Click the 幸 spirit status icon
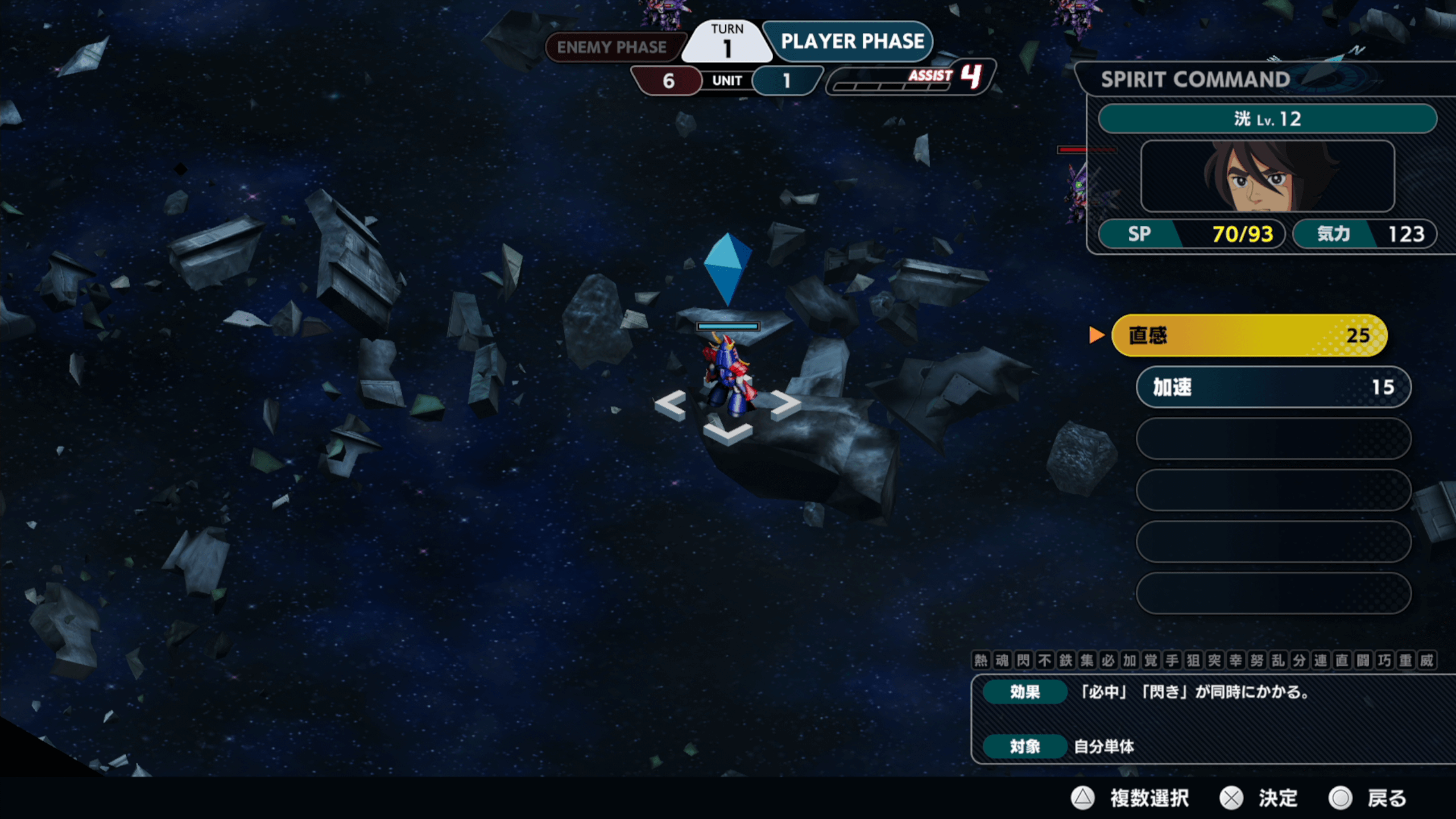The width and height of the screenshot is (1456, 819). point(1236,660)
